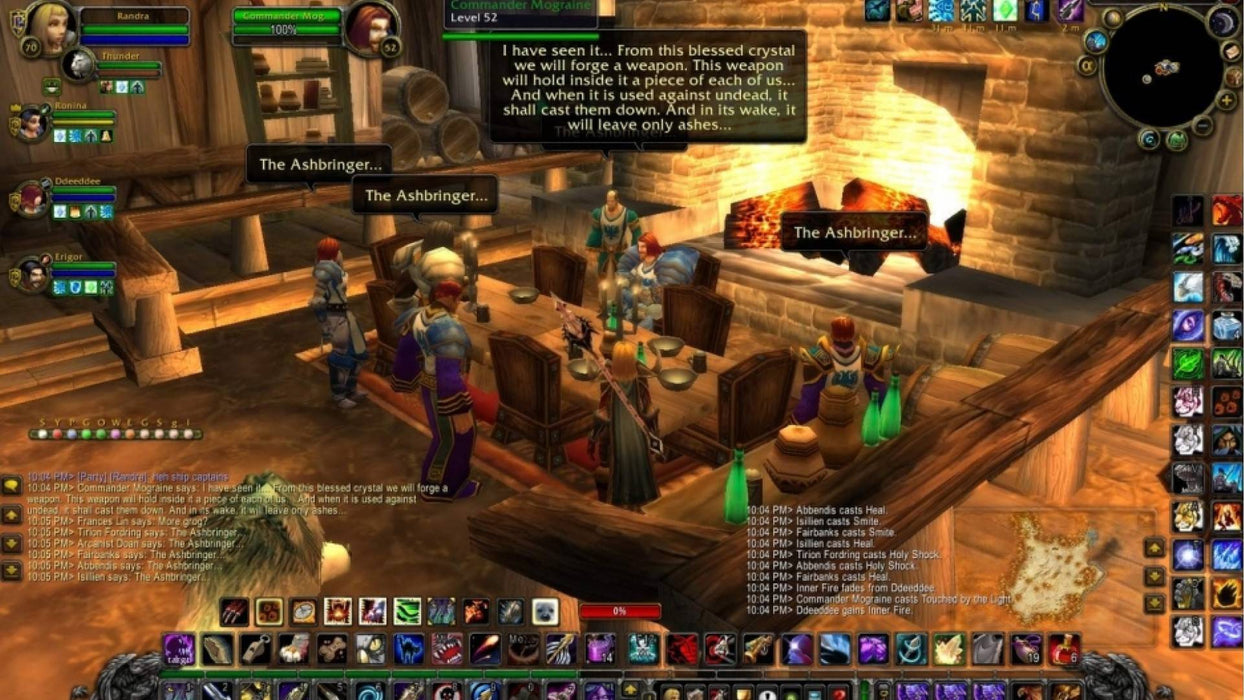Select Randra's player portrait
This screenshot has height=700, width=1244.
(50, 28)
